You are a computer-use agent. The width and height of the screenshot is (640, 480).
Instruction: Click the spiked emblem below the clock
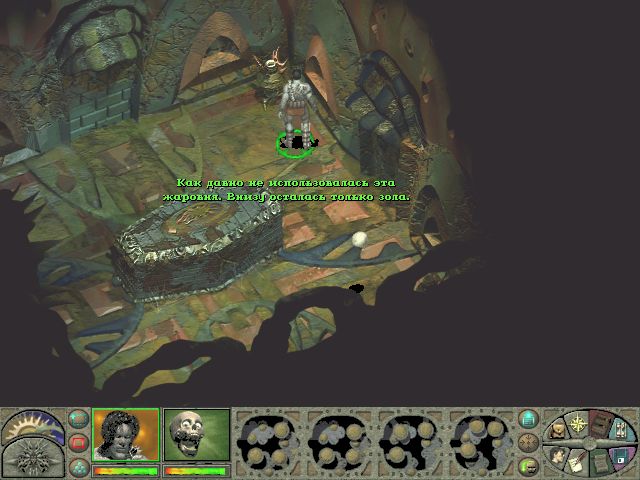(33, 460)
